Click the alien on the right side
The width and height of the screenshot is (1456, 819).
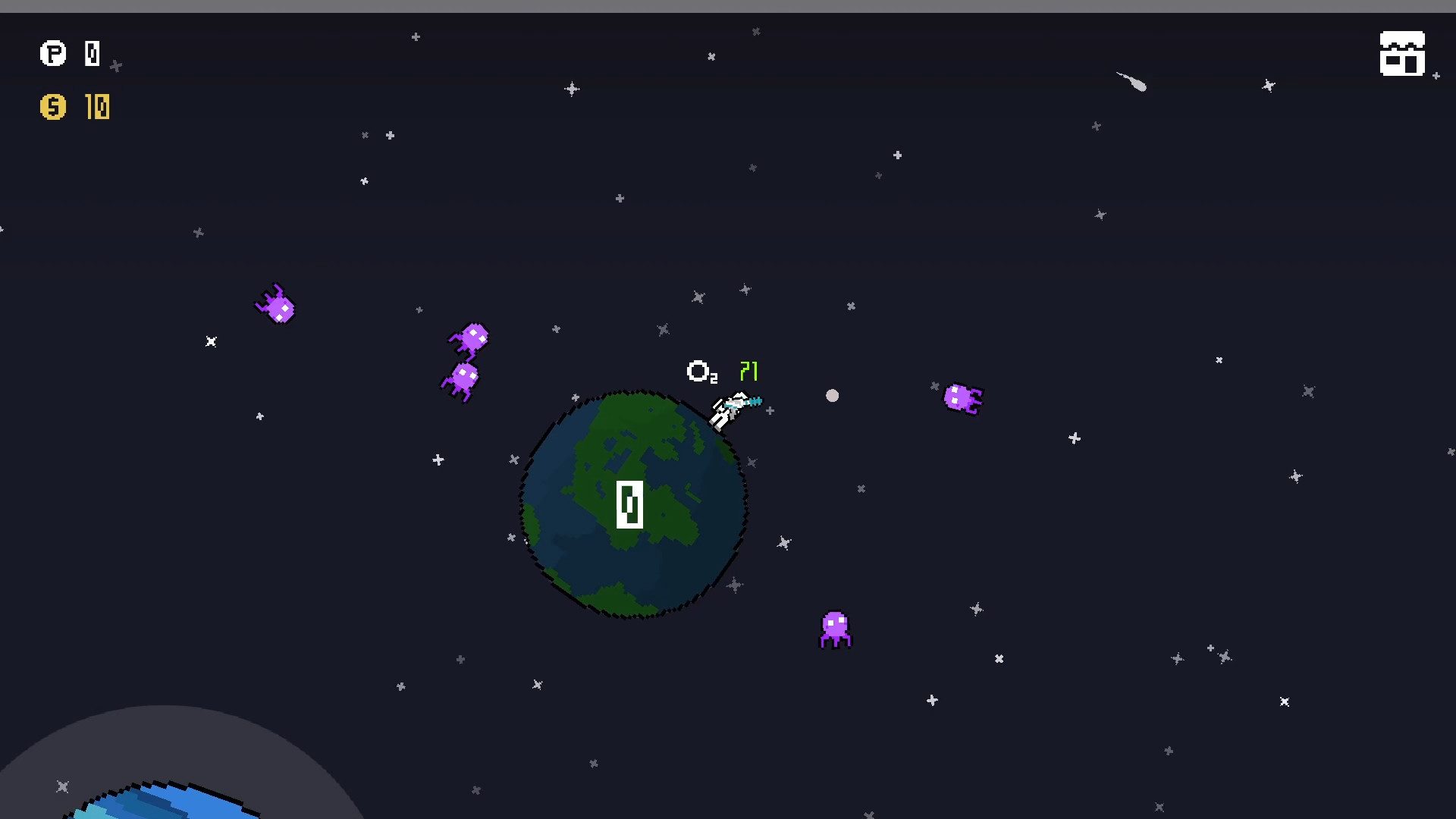point(963,400)
